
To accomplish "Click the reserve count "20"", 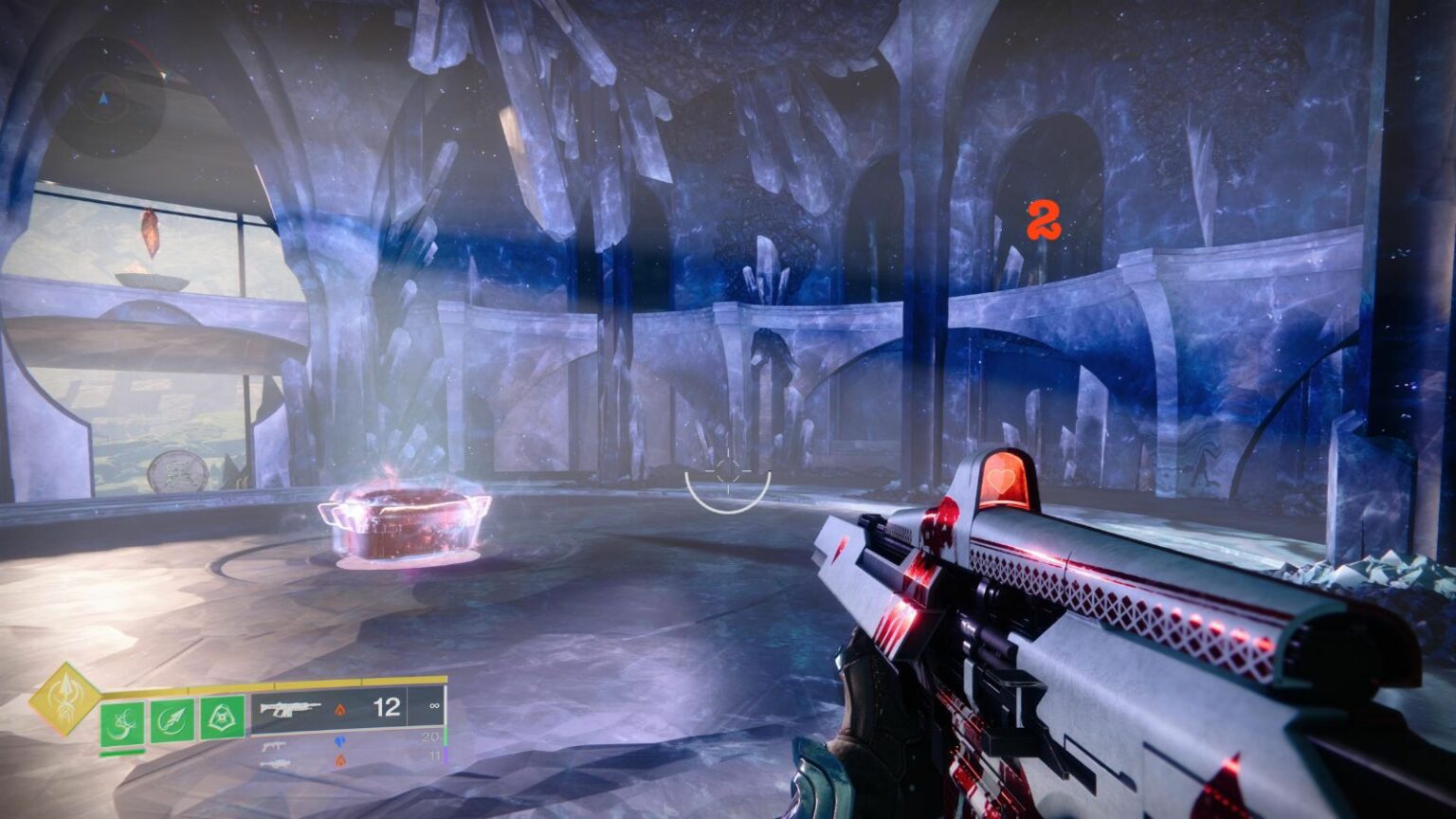I will point(432,736).
